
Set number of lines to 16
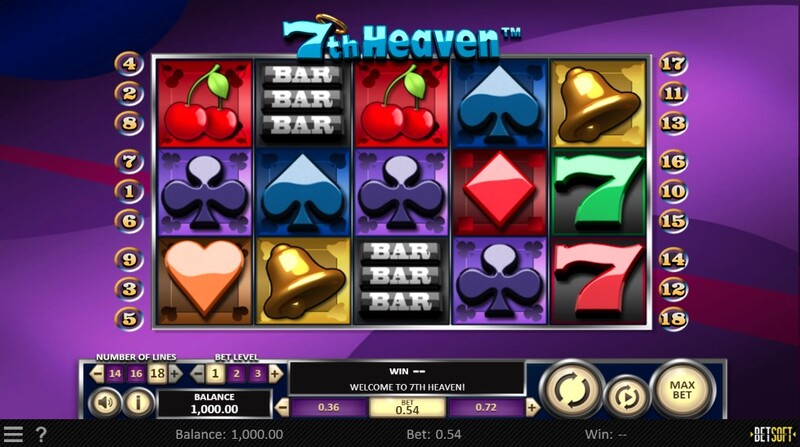coord(136,373)
